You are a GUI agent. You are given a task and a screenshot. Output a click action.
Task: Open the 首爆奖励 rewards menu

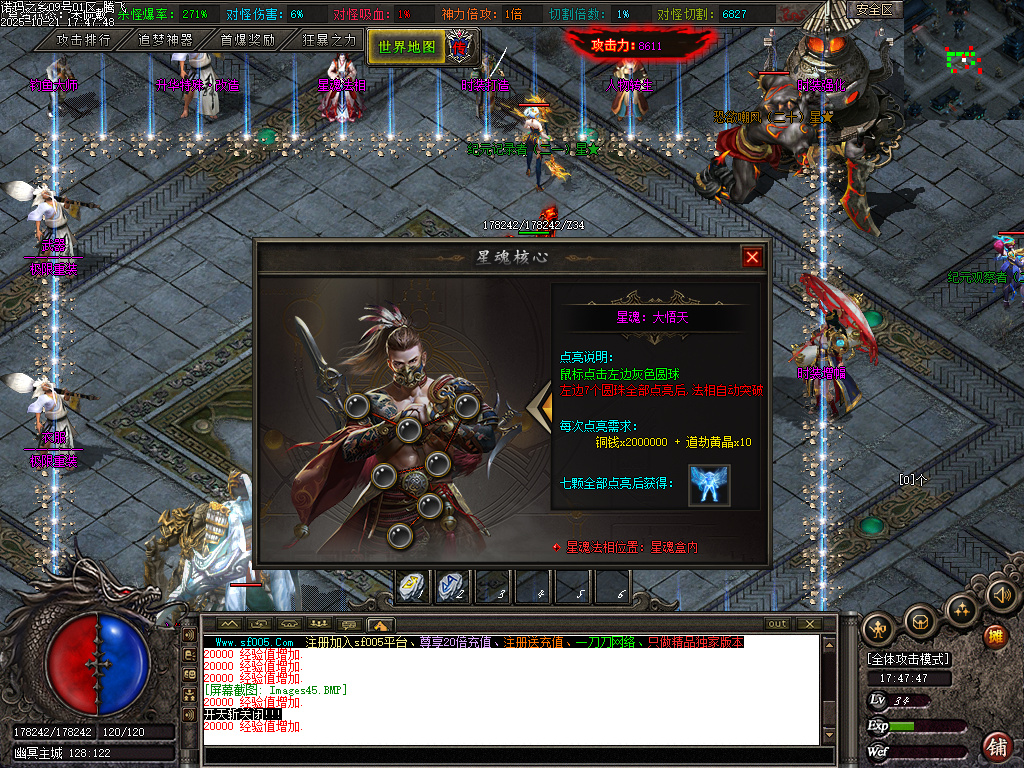coord(247,40)
